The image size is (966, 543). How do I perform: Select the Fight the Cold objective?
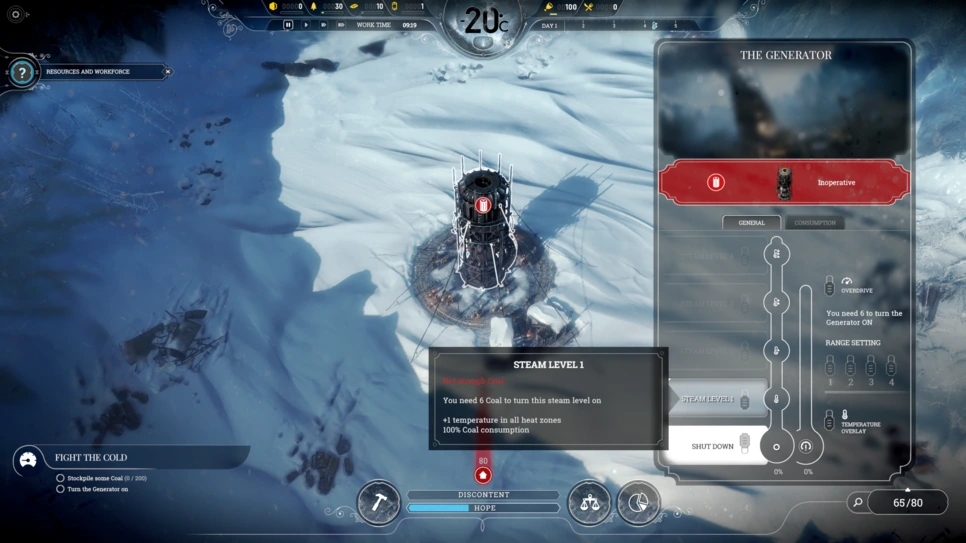click(x=91, y=458)
